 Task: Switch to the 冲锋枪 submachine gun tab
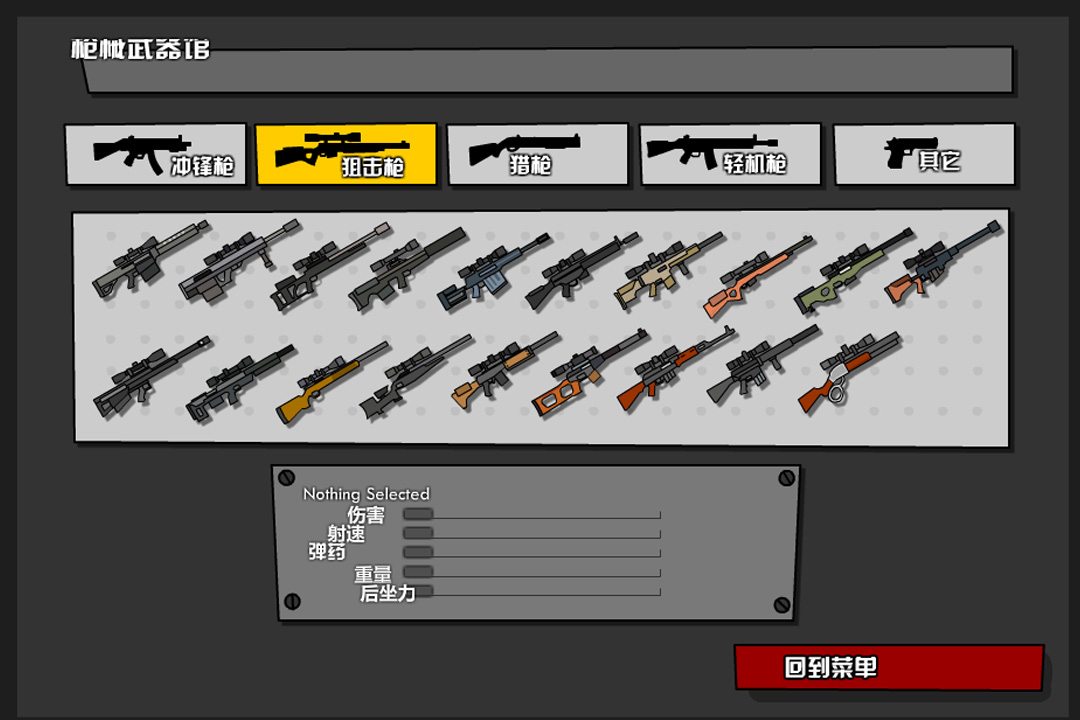tap(155, 154)
